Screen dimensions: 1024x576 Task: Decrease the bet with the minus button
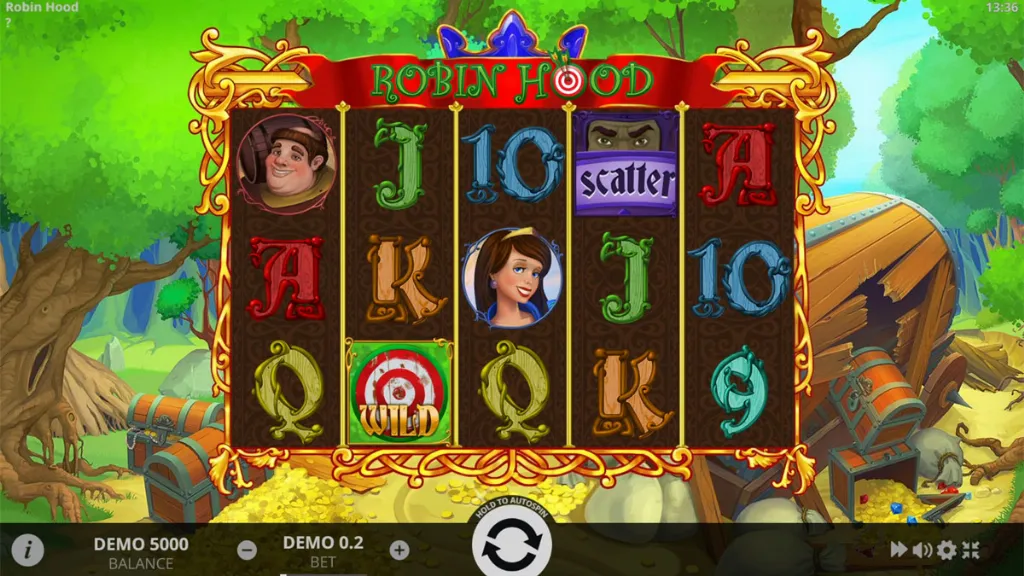(x=247, y=549)
